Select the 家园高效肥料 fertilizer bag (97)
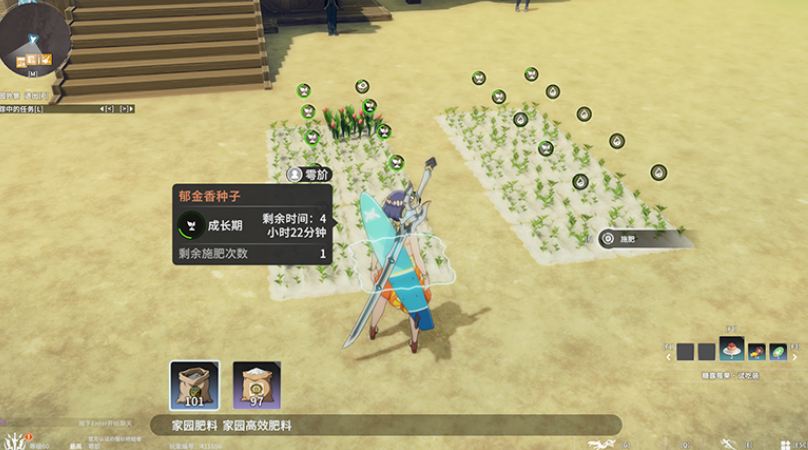The height and width of the screenshot is (450, 808). pos(256,385)
